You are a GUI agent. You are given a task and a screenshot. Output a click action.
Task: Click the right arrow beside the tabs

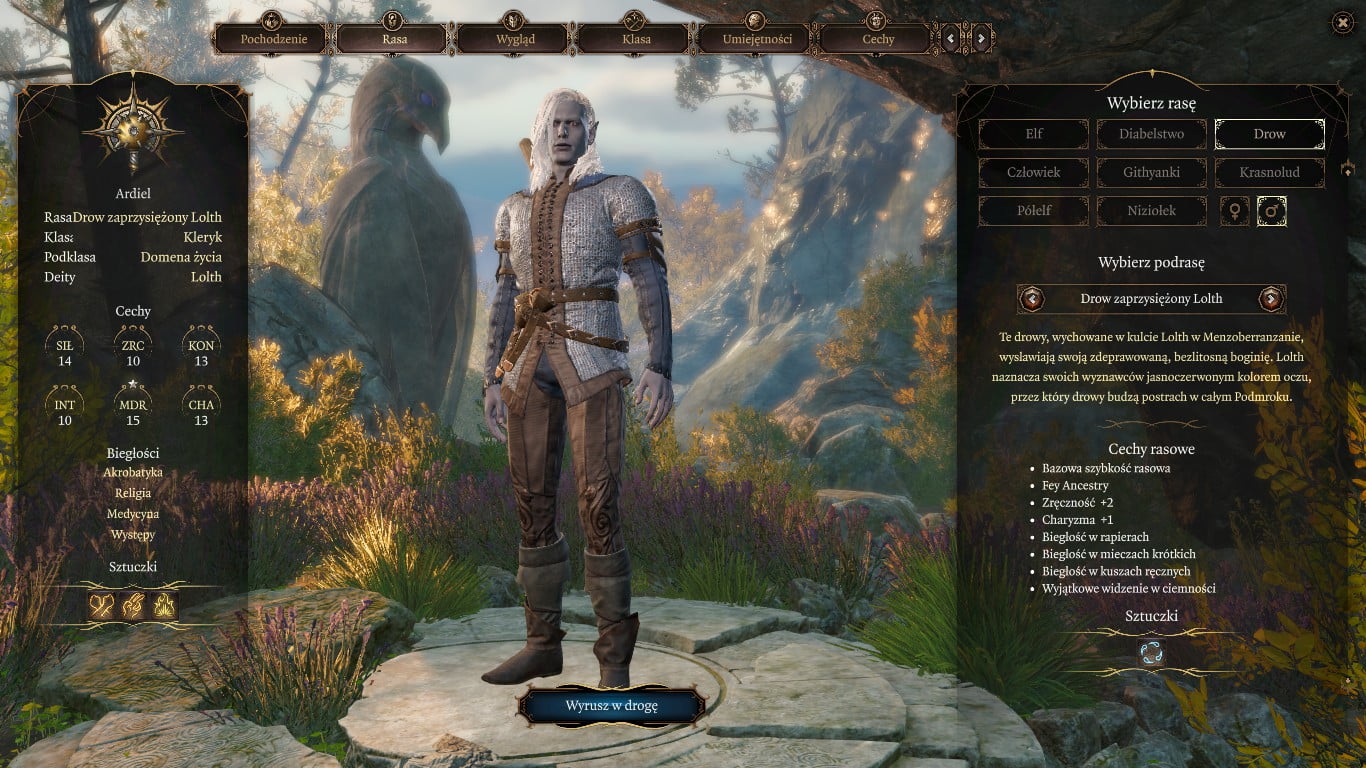(x=981, y=39)
